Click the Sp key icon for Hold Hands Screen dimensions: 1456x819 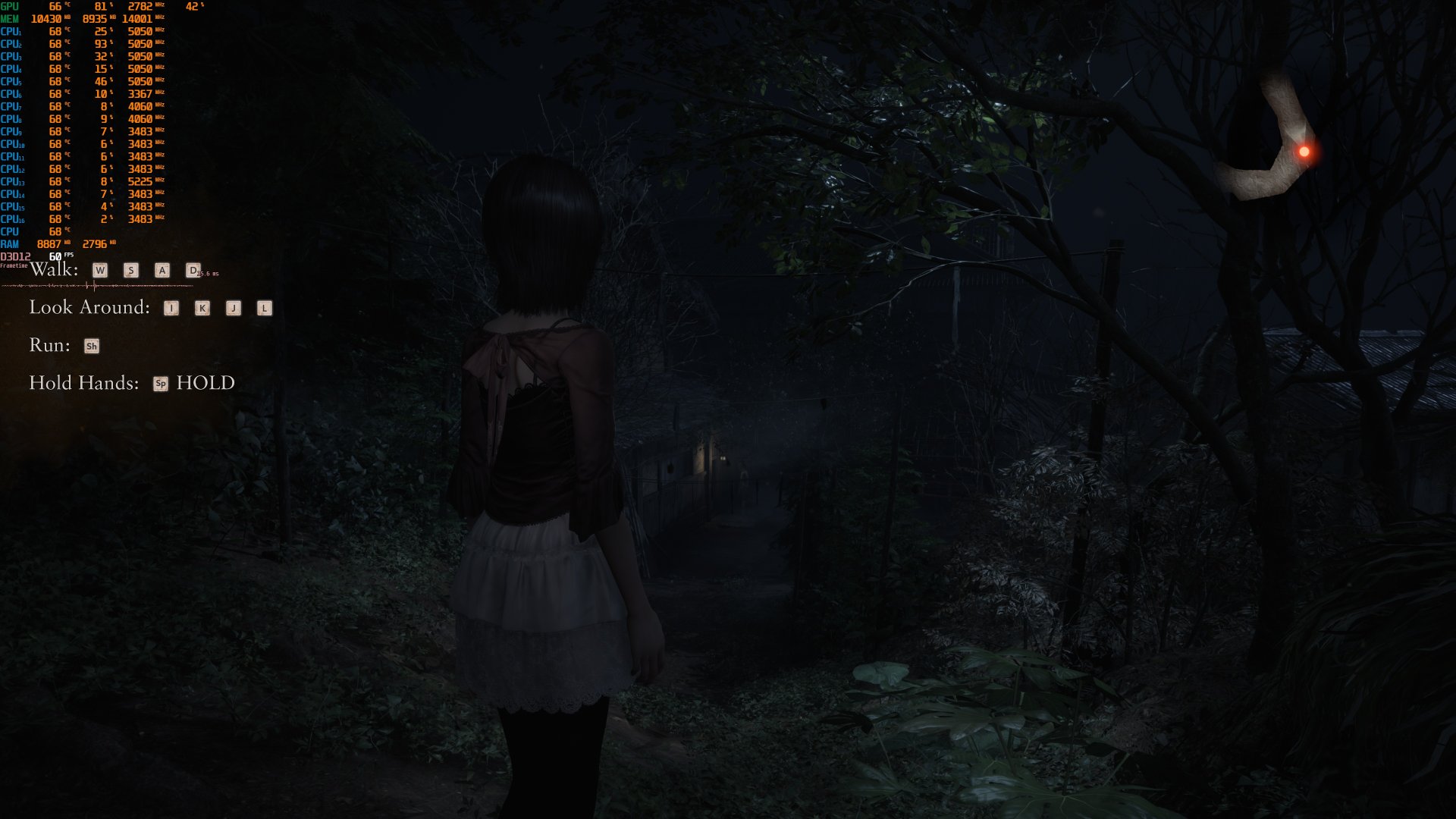click(x=160, y=384)
